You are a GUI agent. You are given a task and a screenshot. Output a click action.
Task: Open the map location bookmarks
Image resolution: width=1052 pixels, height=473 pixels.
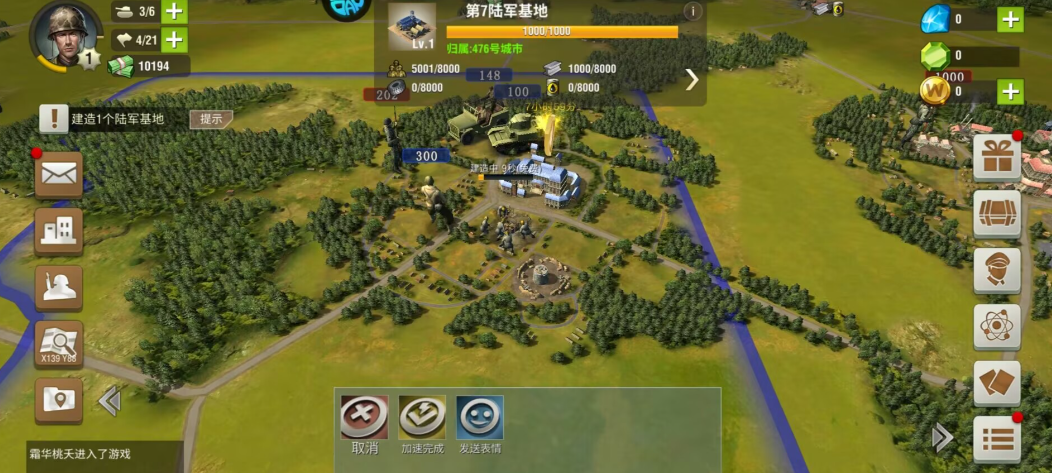59,400
